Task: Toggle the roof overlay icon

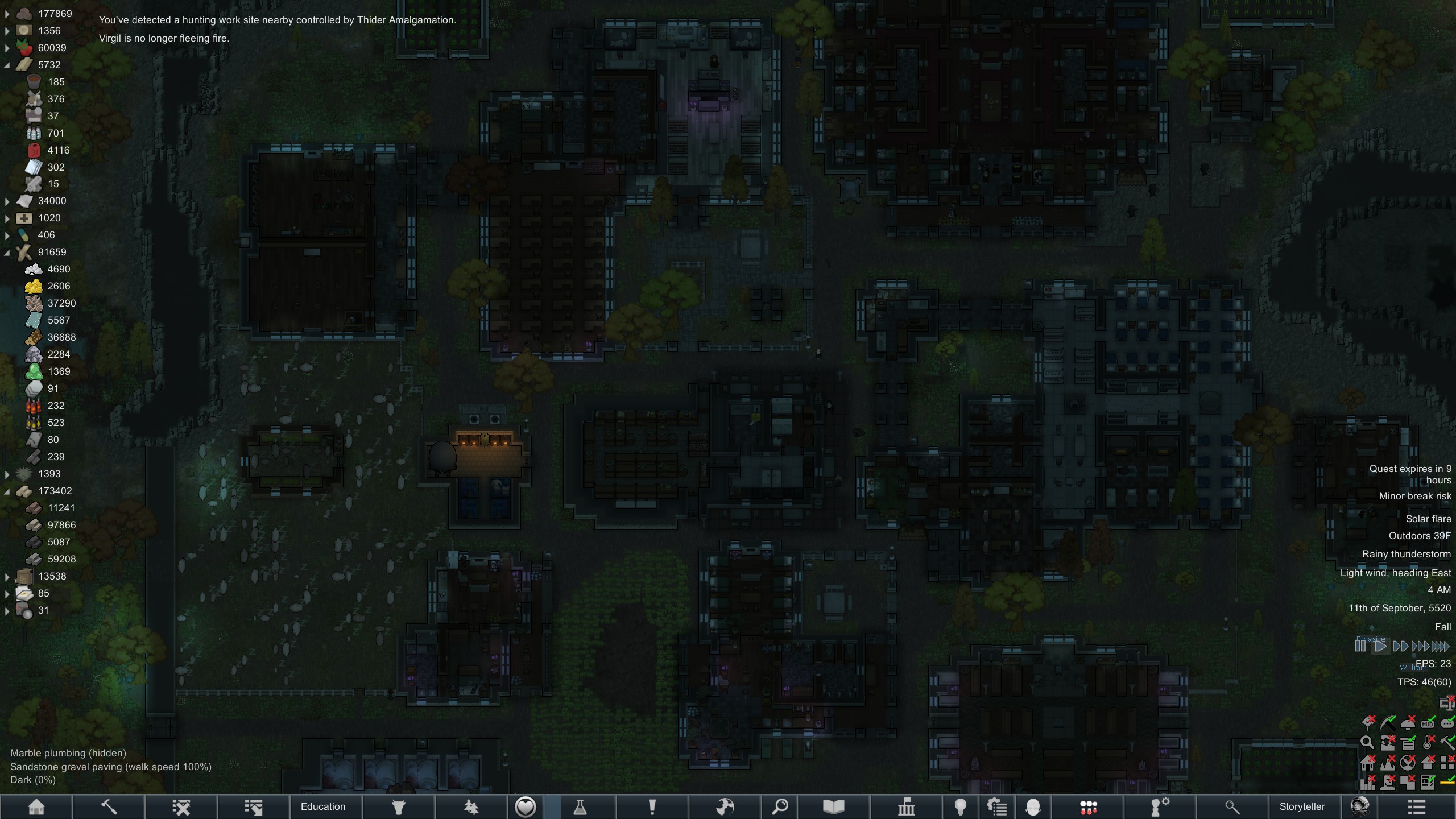Action: (x=1428, y=762)
